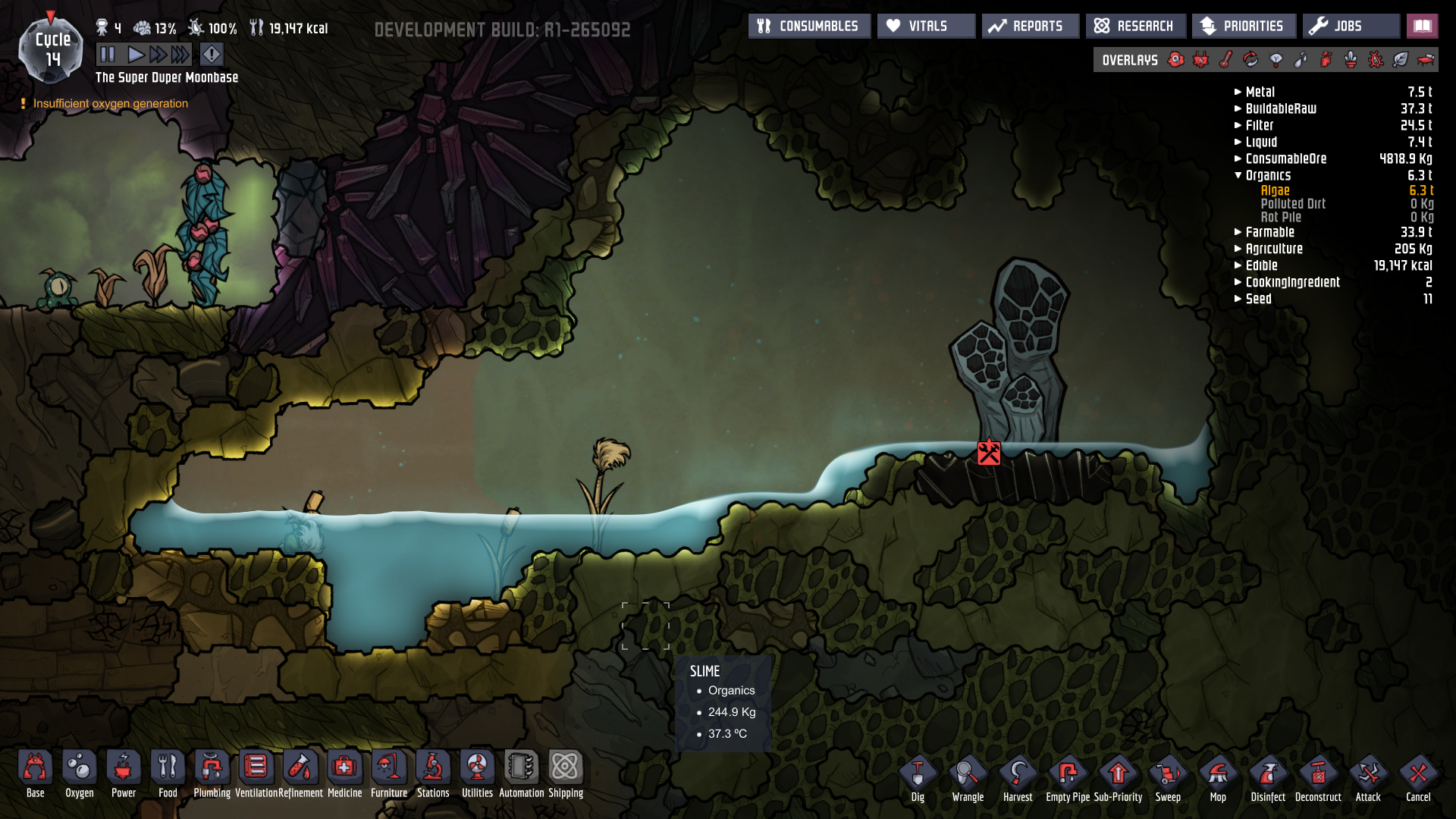Open the Jobs screen
Viewport: 1456px width, 819px height.
pos(1351,26)
